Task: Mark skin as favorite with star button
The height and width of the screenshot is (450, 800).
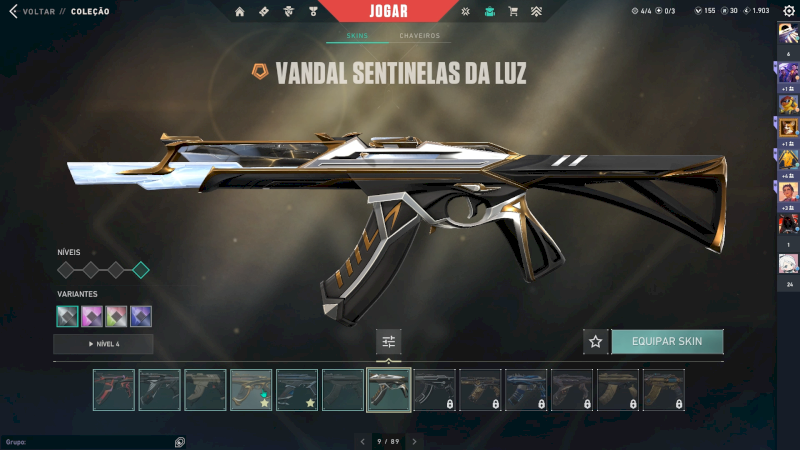Action: tap(596, 341)
